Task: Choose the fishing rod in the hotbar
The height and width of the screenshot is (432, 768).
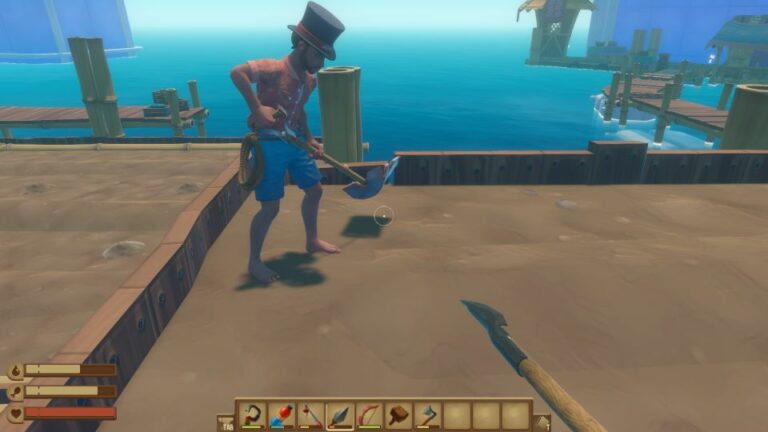Action: click(311, 415)
